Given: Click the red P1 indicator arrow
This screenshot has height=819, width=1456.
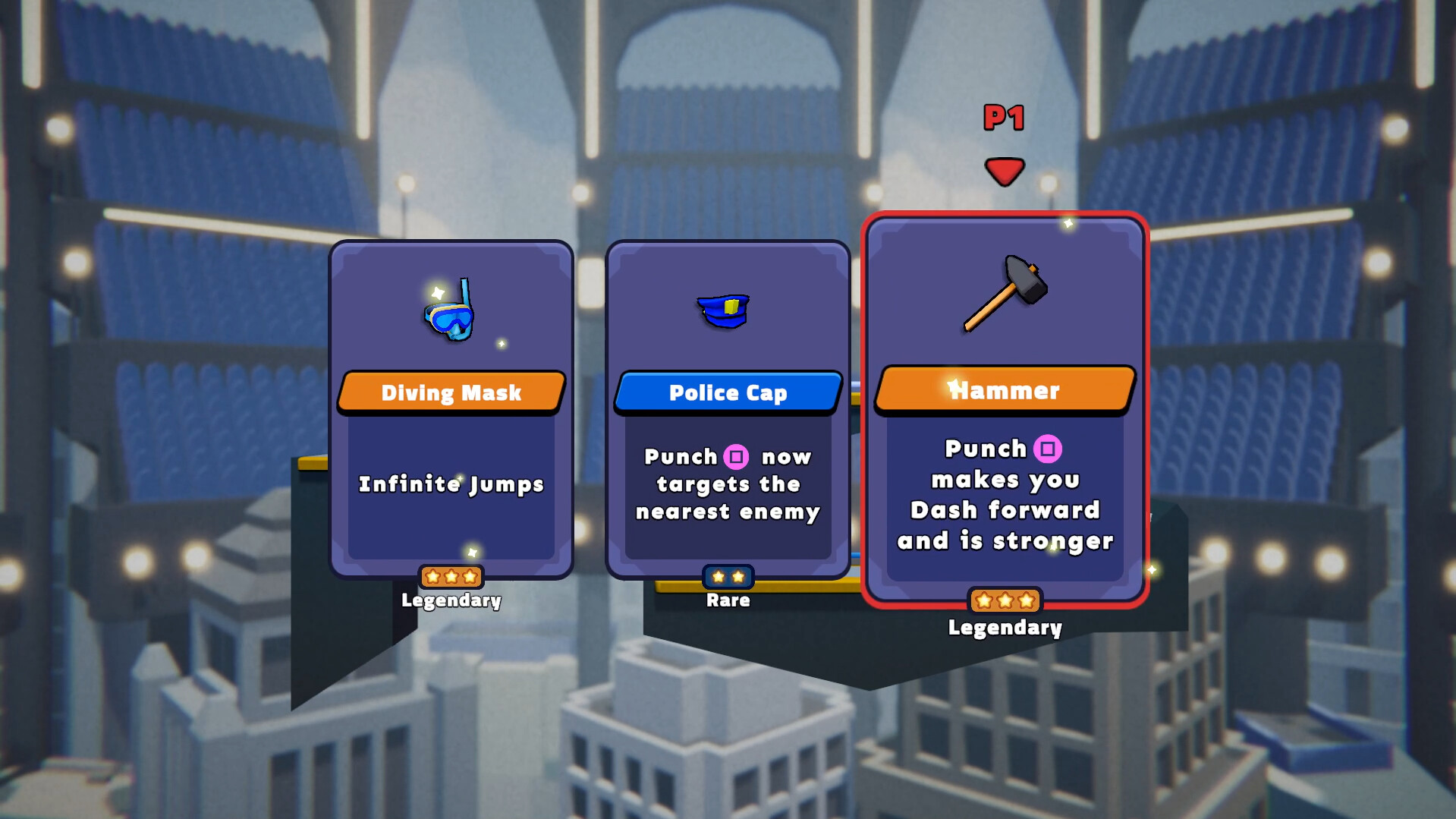Looking at the screenshot, I should (1005, 169).
